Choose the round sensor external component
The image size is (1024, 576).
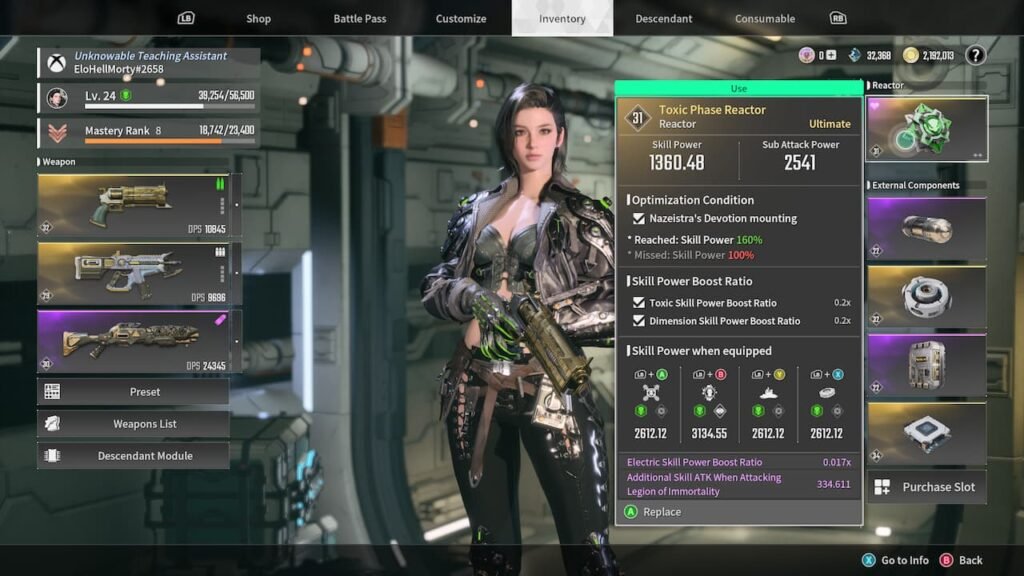(926, 297)
